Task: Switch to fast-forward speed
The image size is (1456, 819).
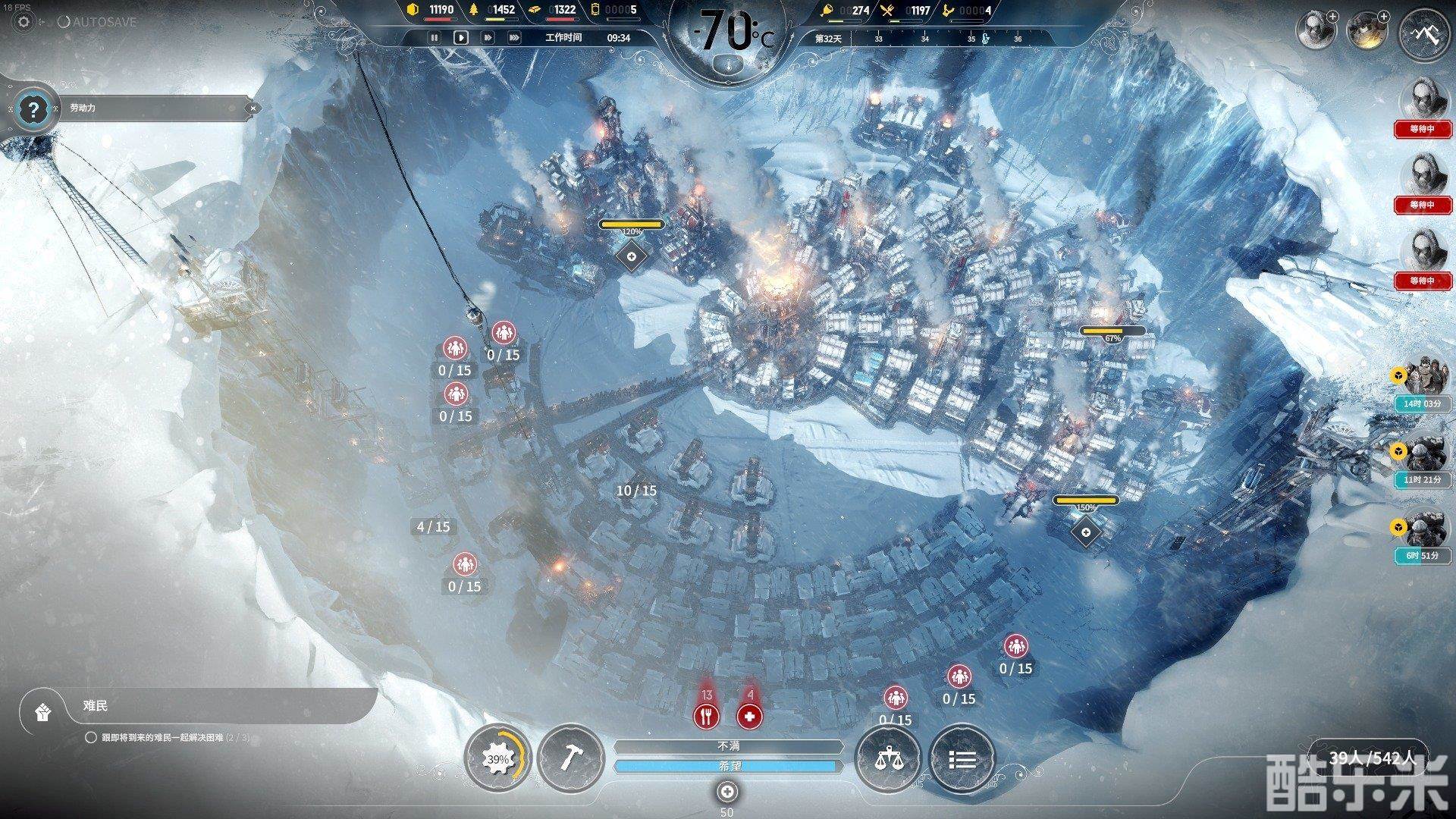Action: (488, 37)
